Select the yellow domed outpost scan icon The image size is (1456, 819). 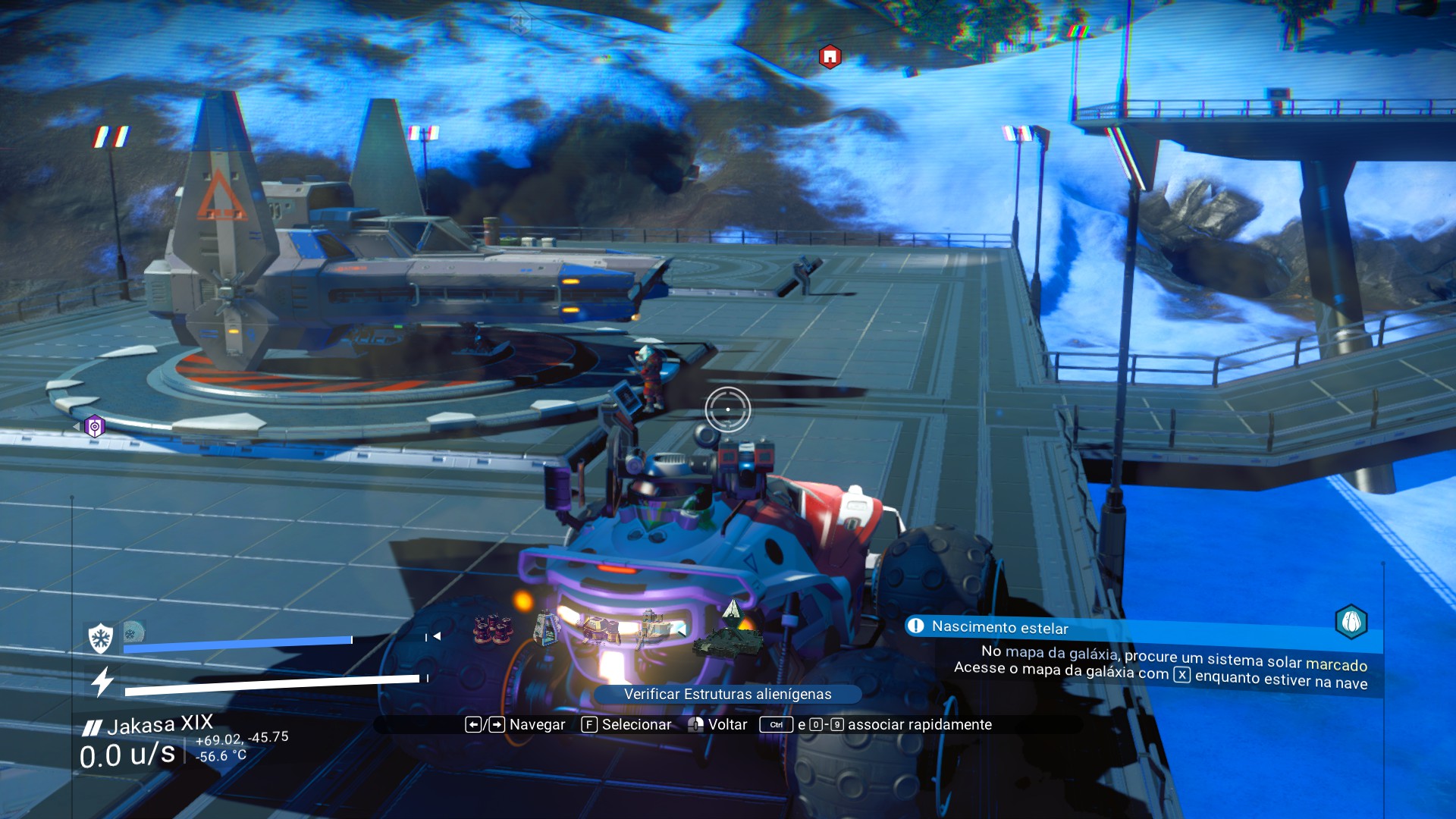tap(600, 629)
